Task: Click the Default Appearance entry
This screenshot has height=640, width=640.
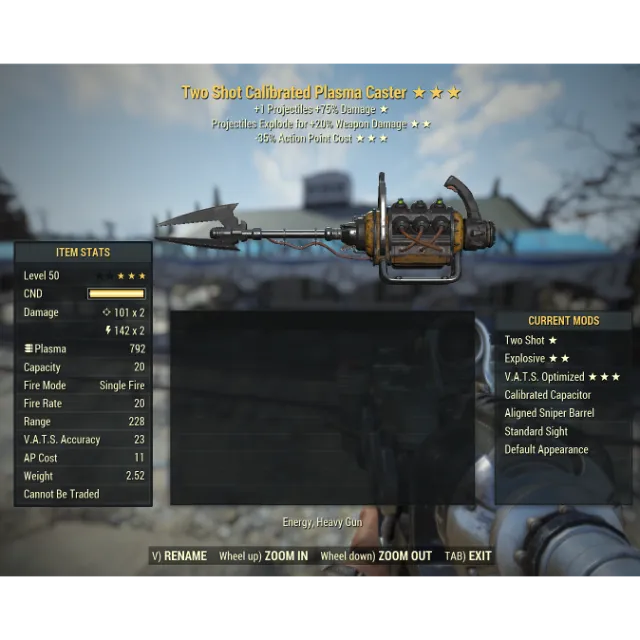Action: [546, 449]
